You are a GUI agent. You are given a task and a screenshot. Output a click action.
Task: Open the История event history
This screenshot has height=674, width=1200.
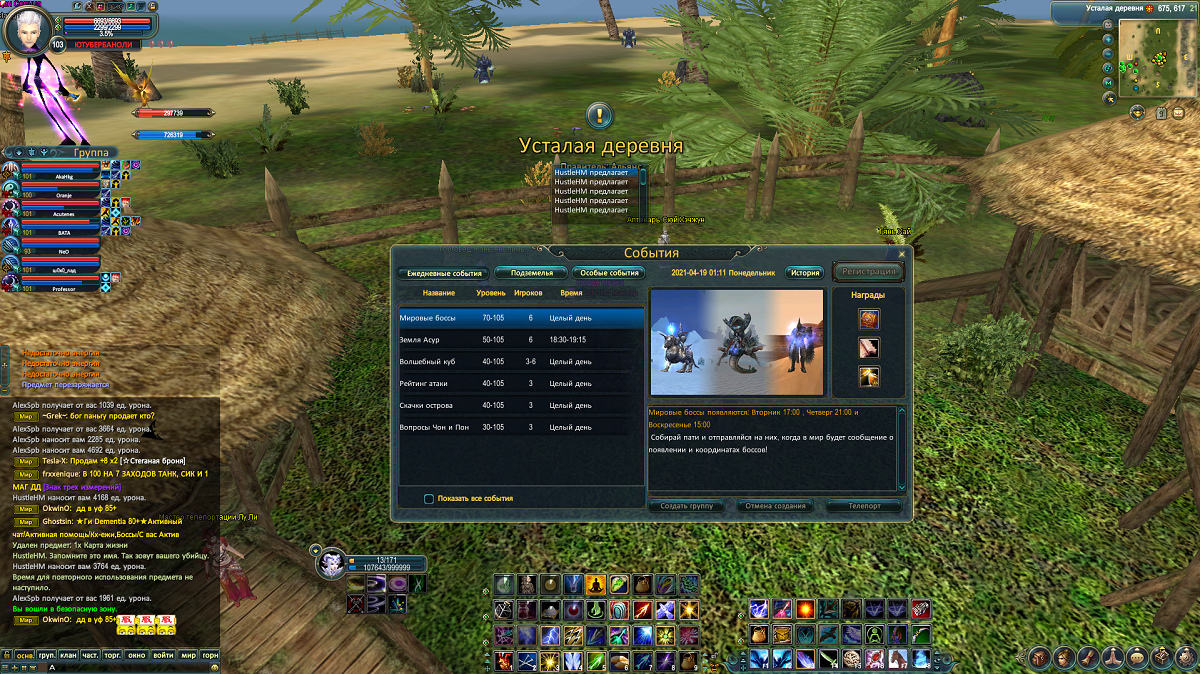(x=804, y=272)
